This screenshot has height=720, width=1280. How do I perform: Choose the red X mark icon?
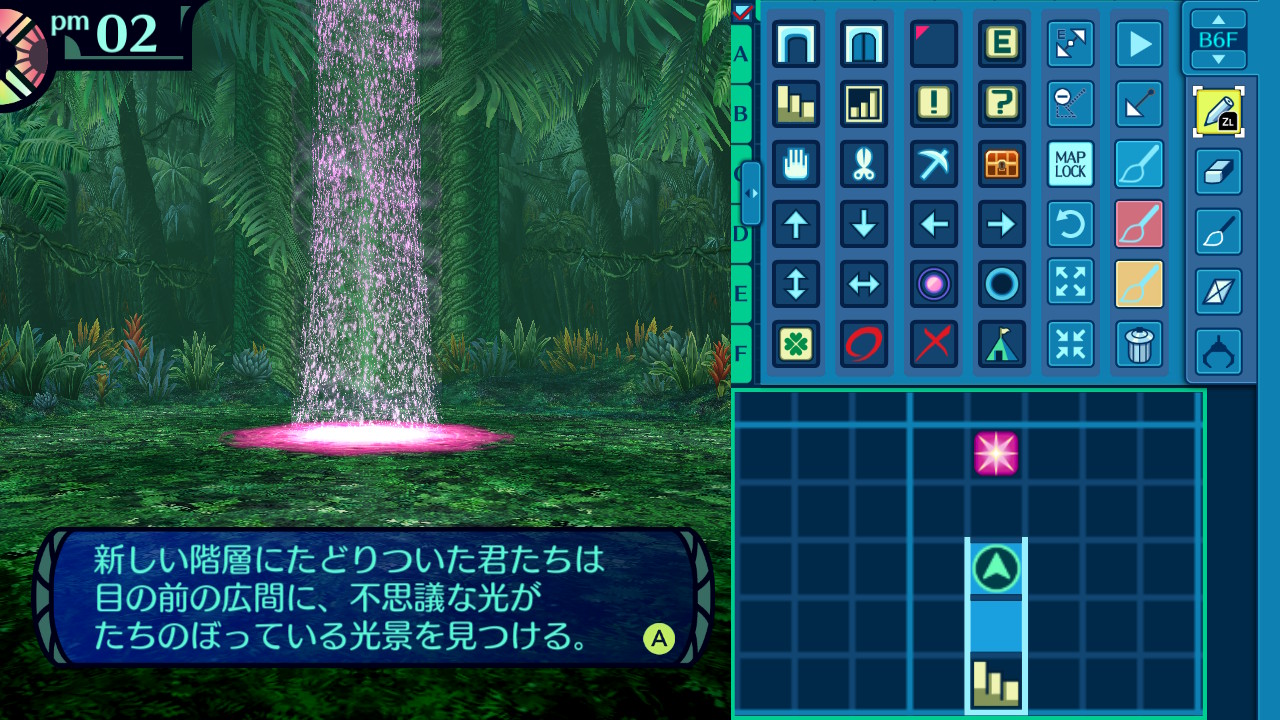click(934, 344)
